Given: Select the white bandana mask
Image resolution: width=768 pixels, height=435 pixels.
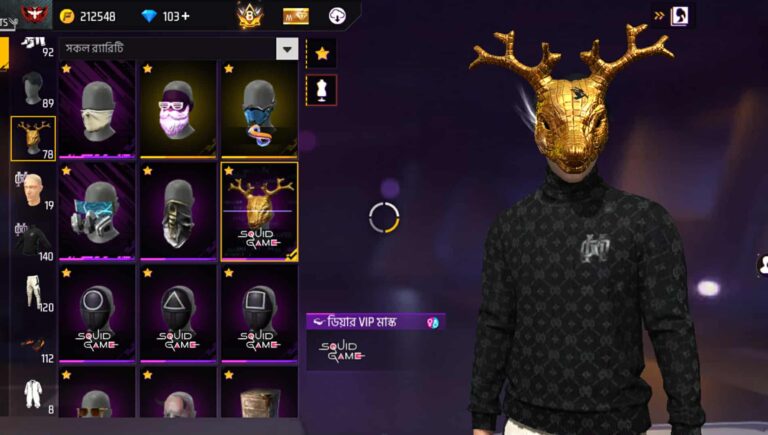Looking at the screenshot, I should coord(98,110).
